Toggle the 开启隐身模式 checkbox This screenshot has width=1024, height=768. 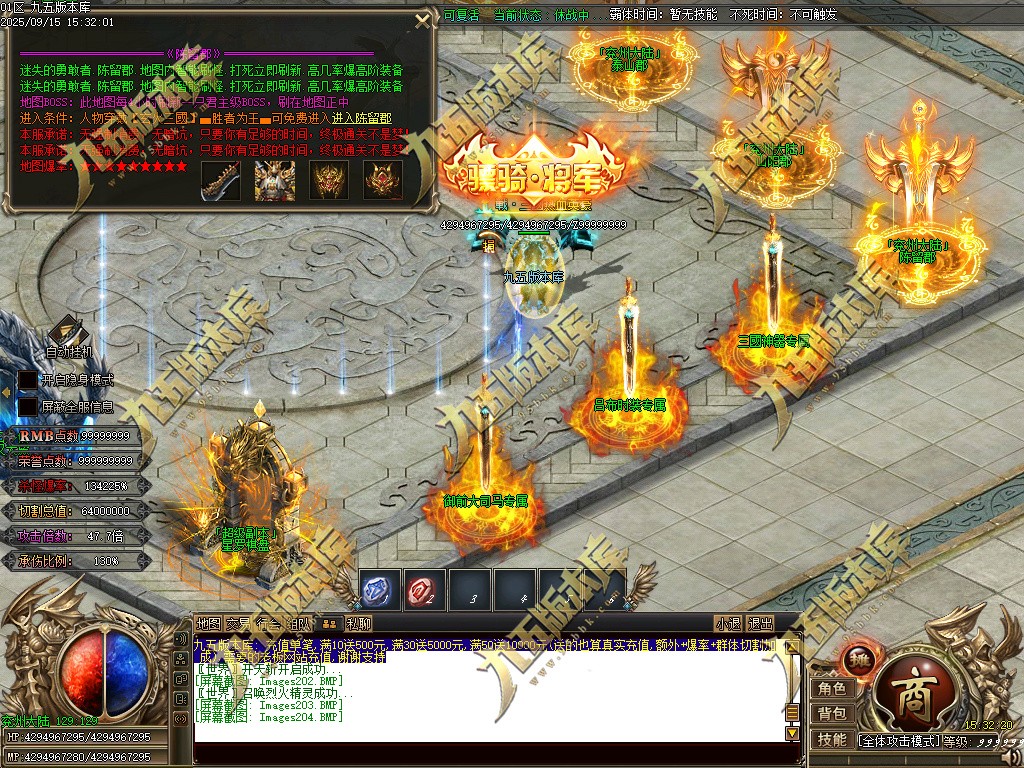pyautogui.click(x=27, y=380)
